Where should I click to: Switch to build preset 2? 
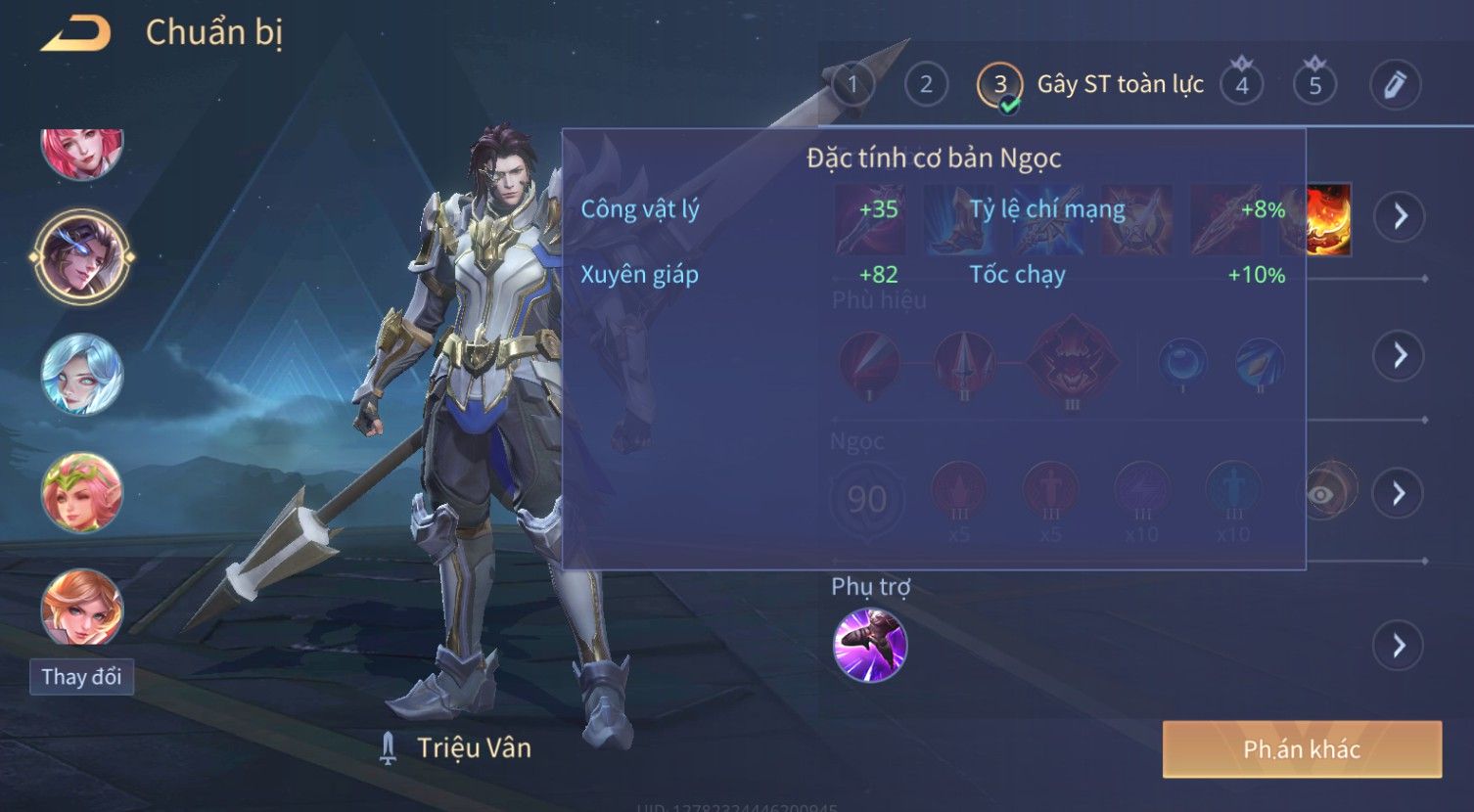click(926, 85)
